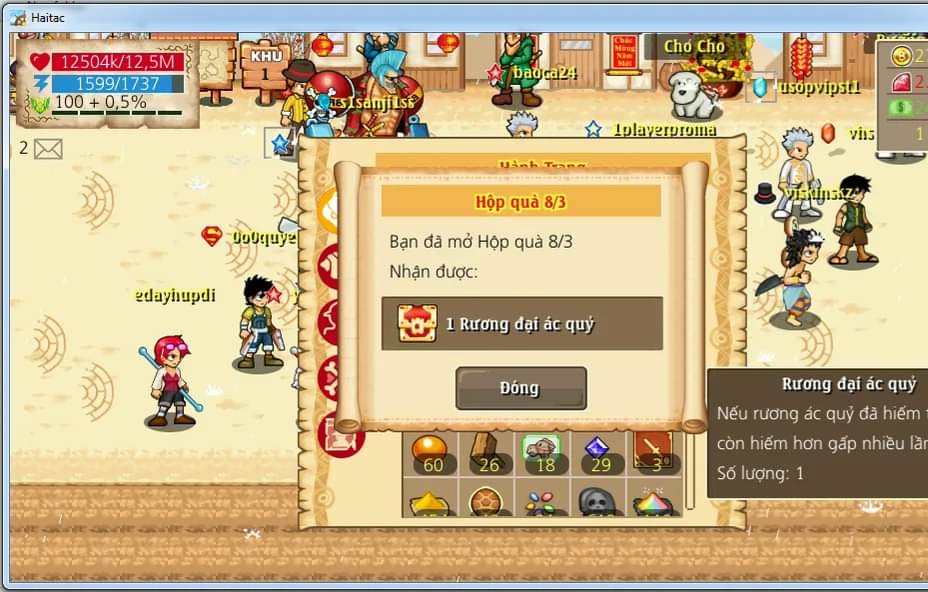The image size is (928, 592).
Task: Select the colorful beads item slot
Action: pyautogui.click(x=543, y=502)
